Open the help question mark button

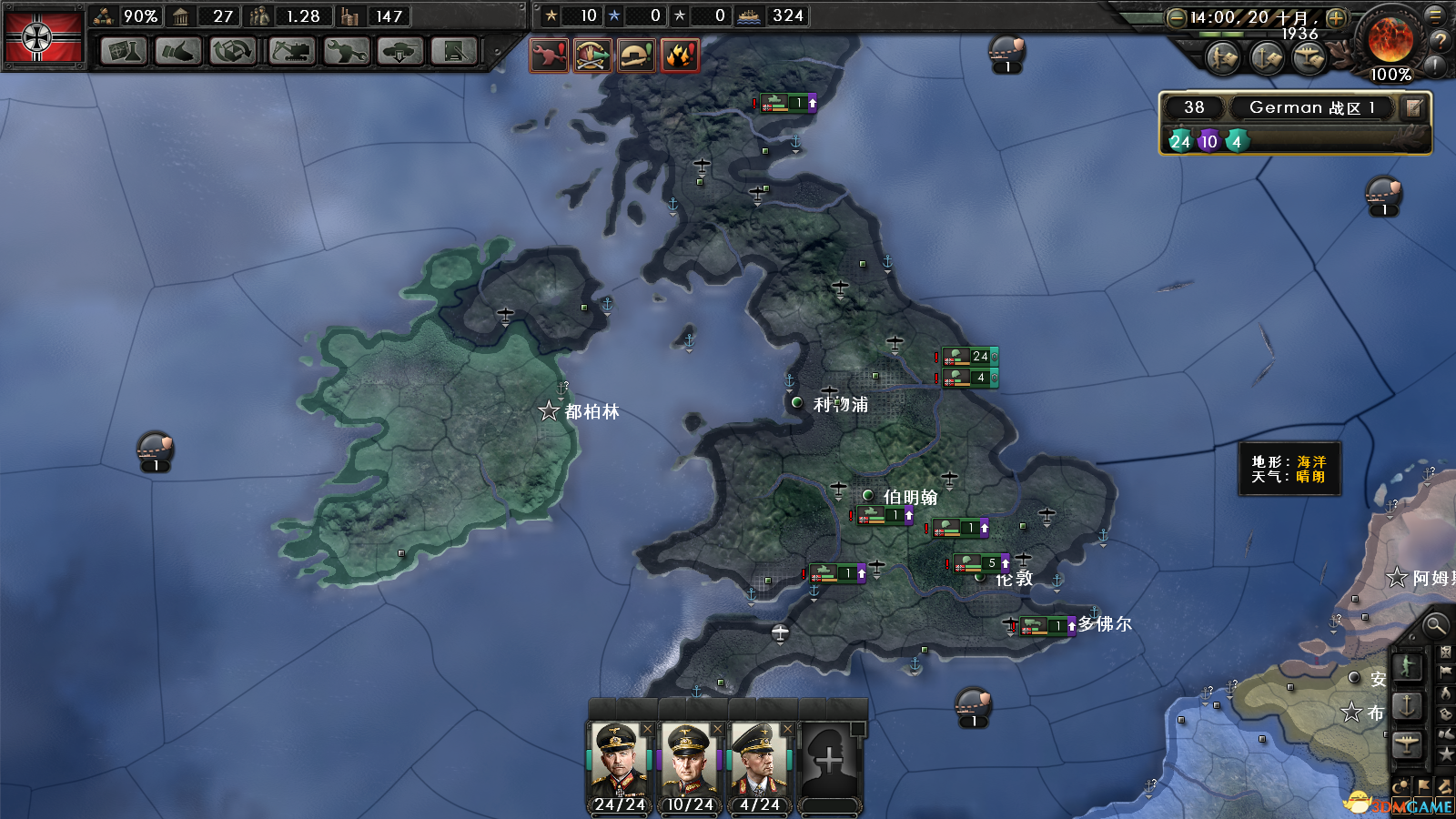[1440, 41]
